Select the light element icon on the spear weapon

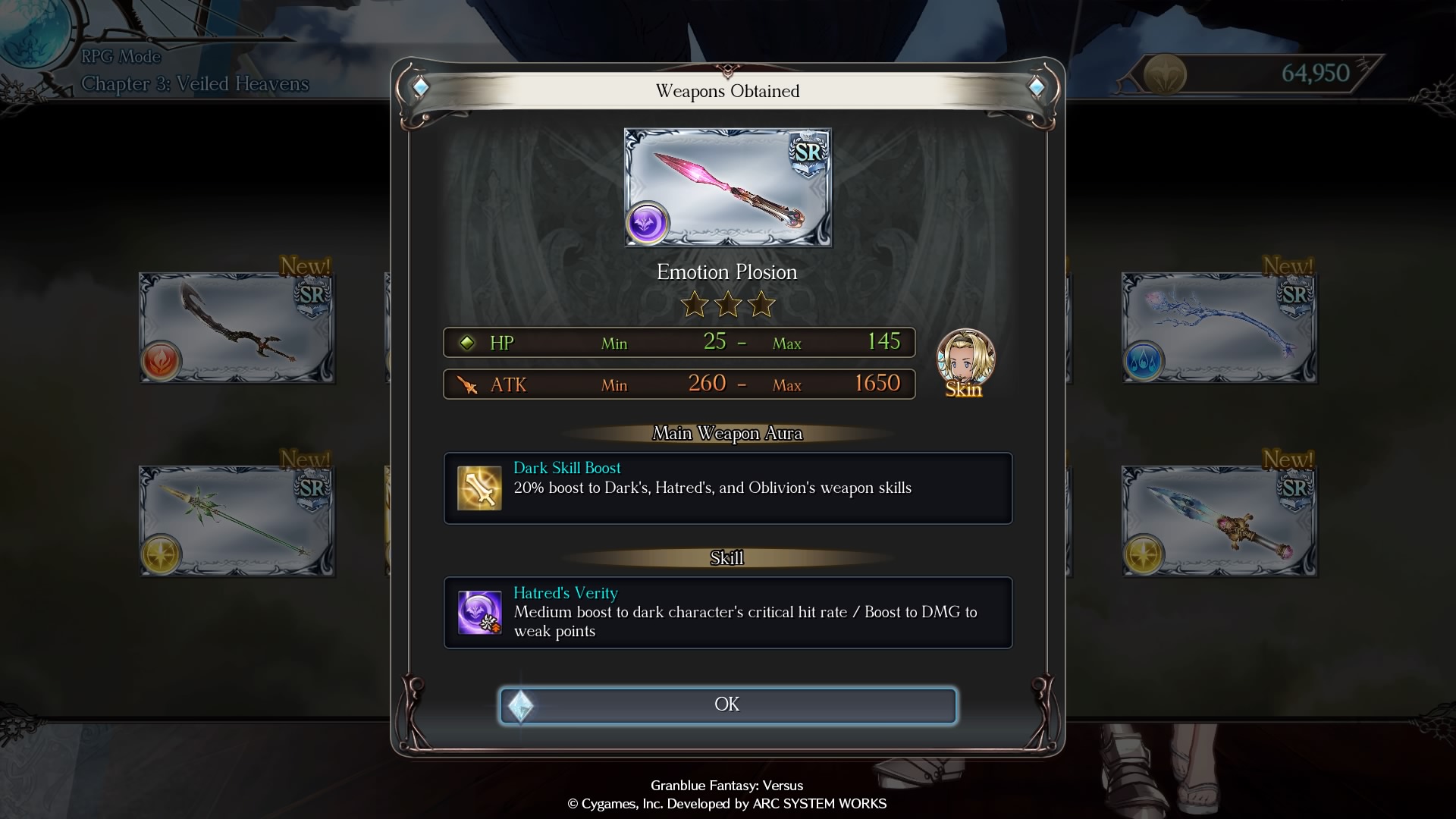click(159, 552)
